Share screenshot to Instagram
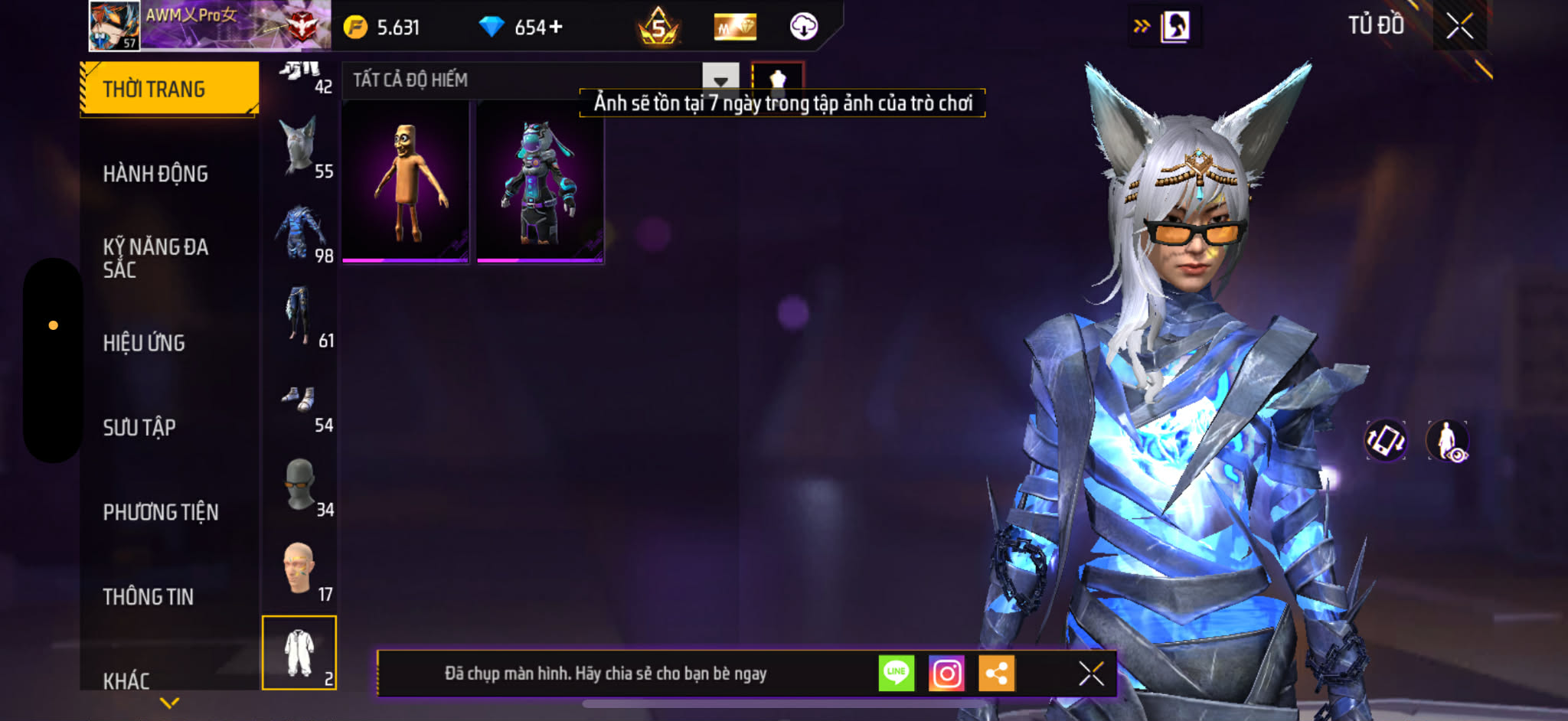Viewport: 1568px width, 721px height. click(x=946, y=674)
